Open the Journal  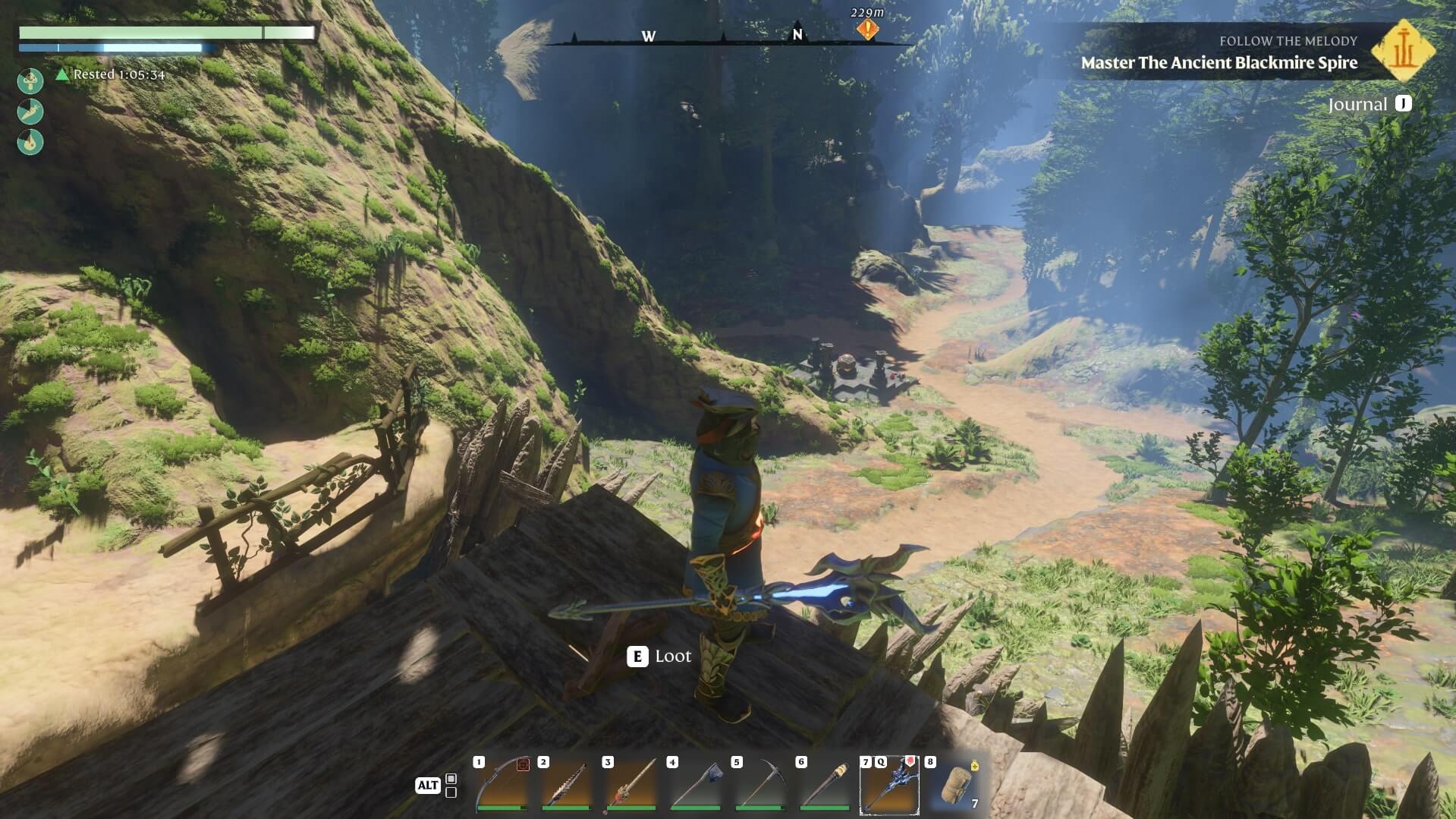tap(1369, 104)
